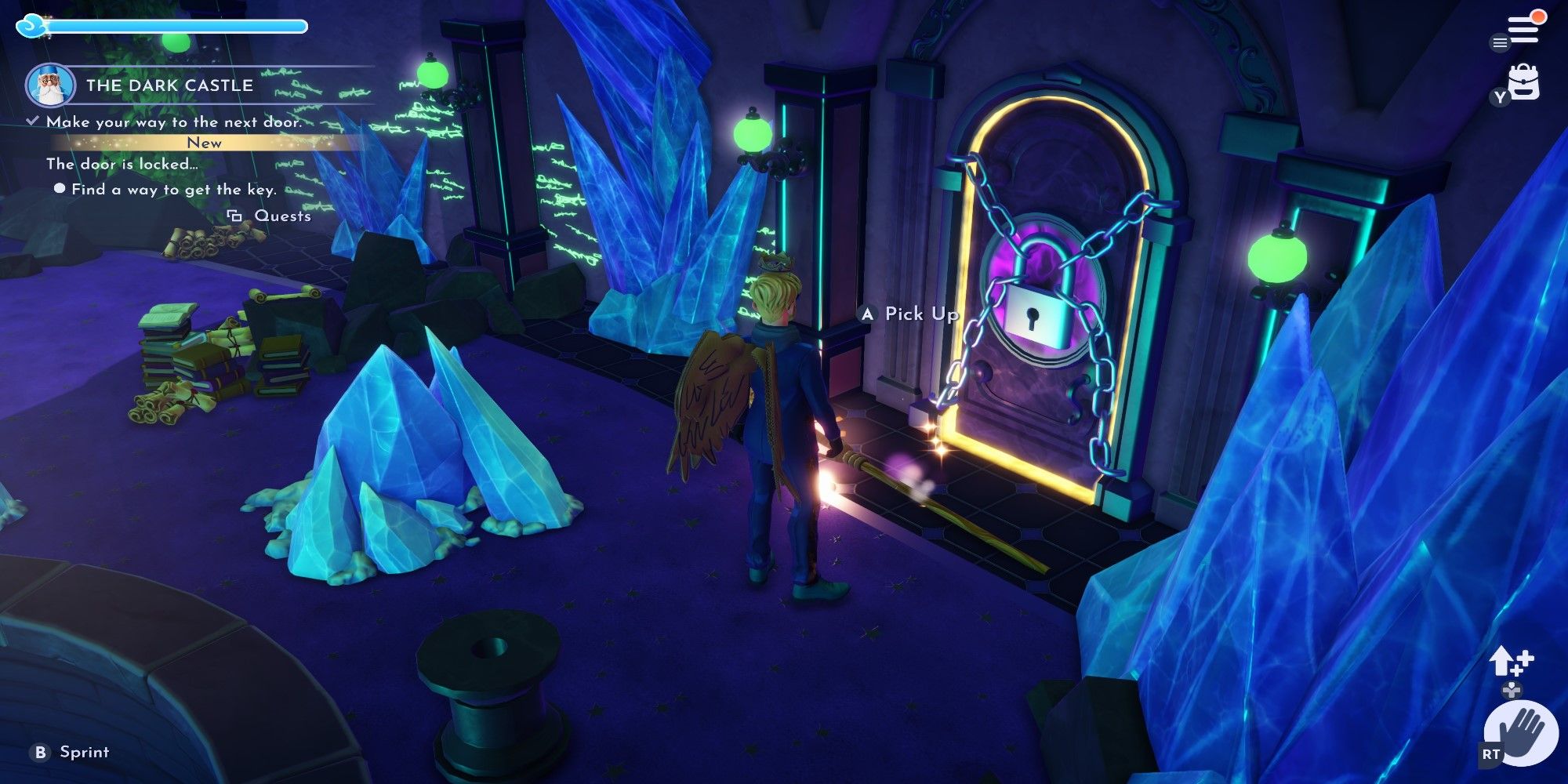Open the Quests tab
This screenshot has width=1568, height=784.
click(x=281, y=216)
